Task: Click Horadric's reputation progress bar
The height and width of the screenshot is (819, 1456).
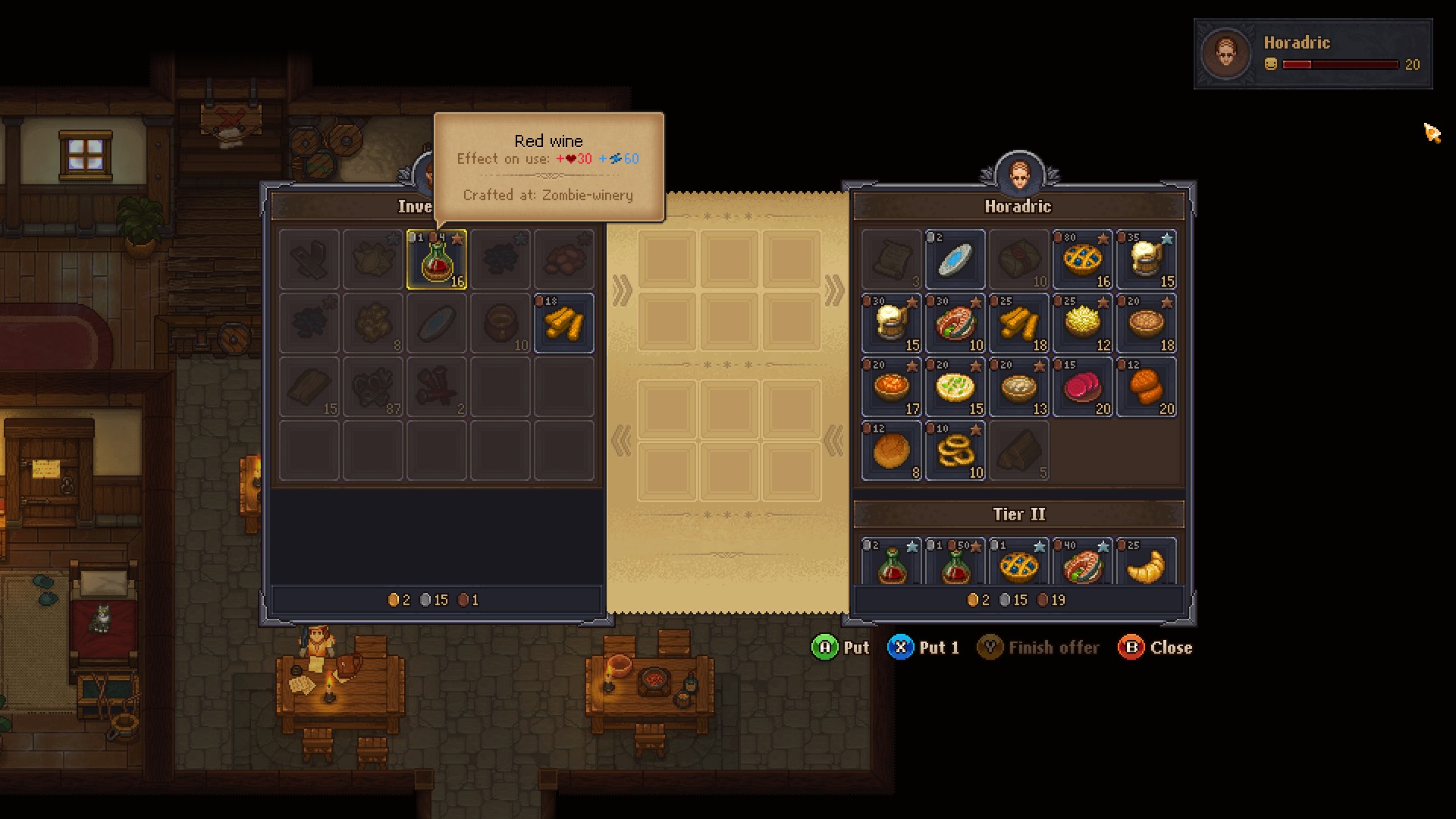Action: [x=1338, y=64]
